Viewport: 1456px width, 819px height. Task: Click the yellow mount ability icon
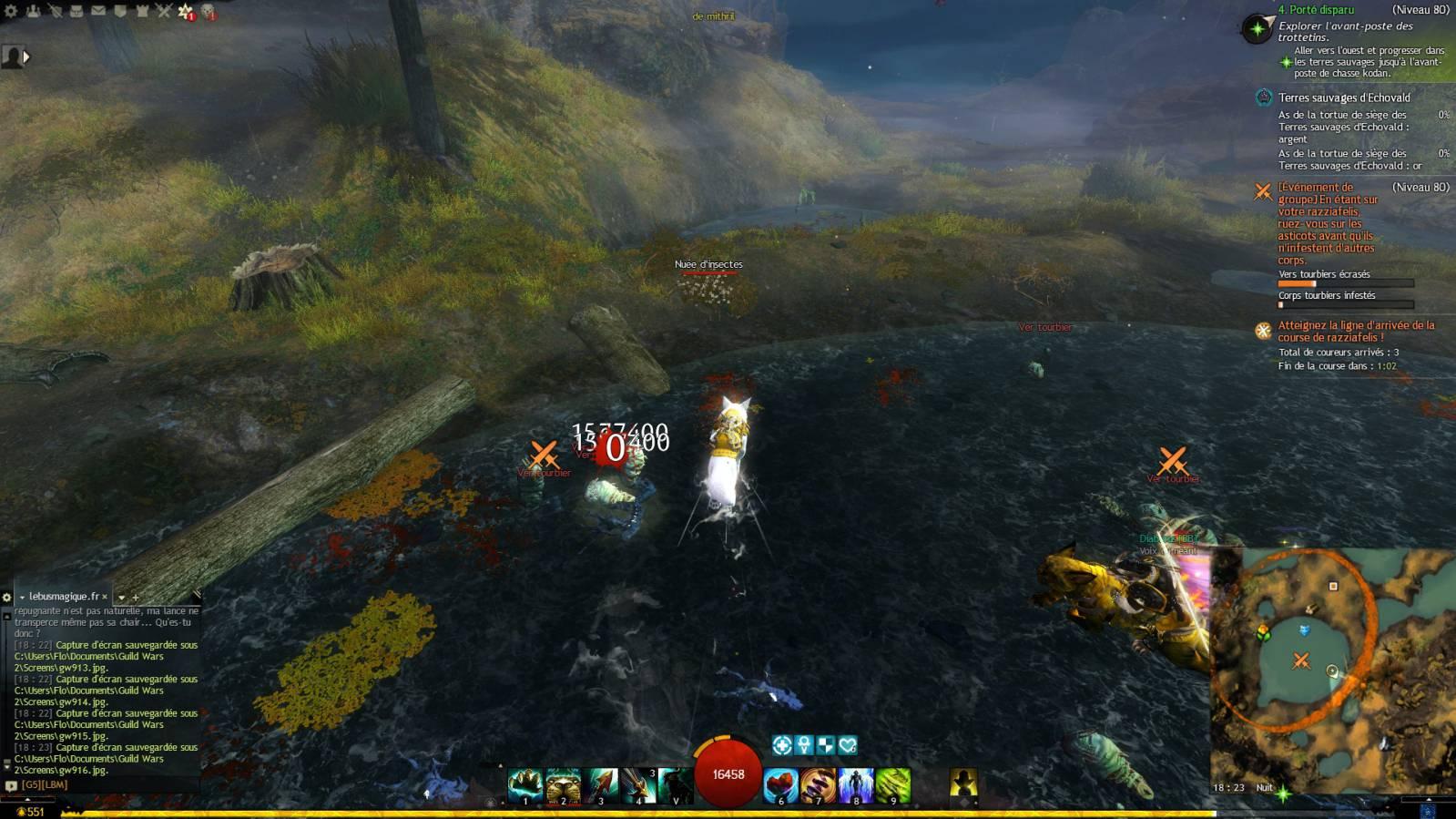coord(963,783)
